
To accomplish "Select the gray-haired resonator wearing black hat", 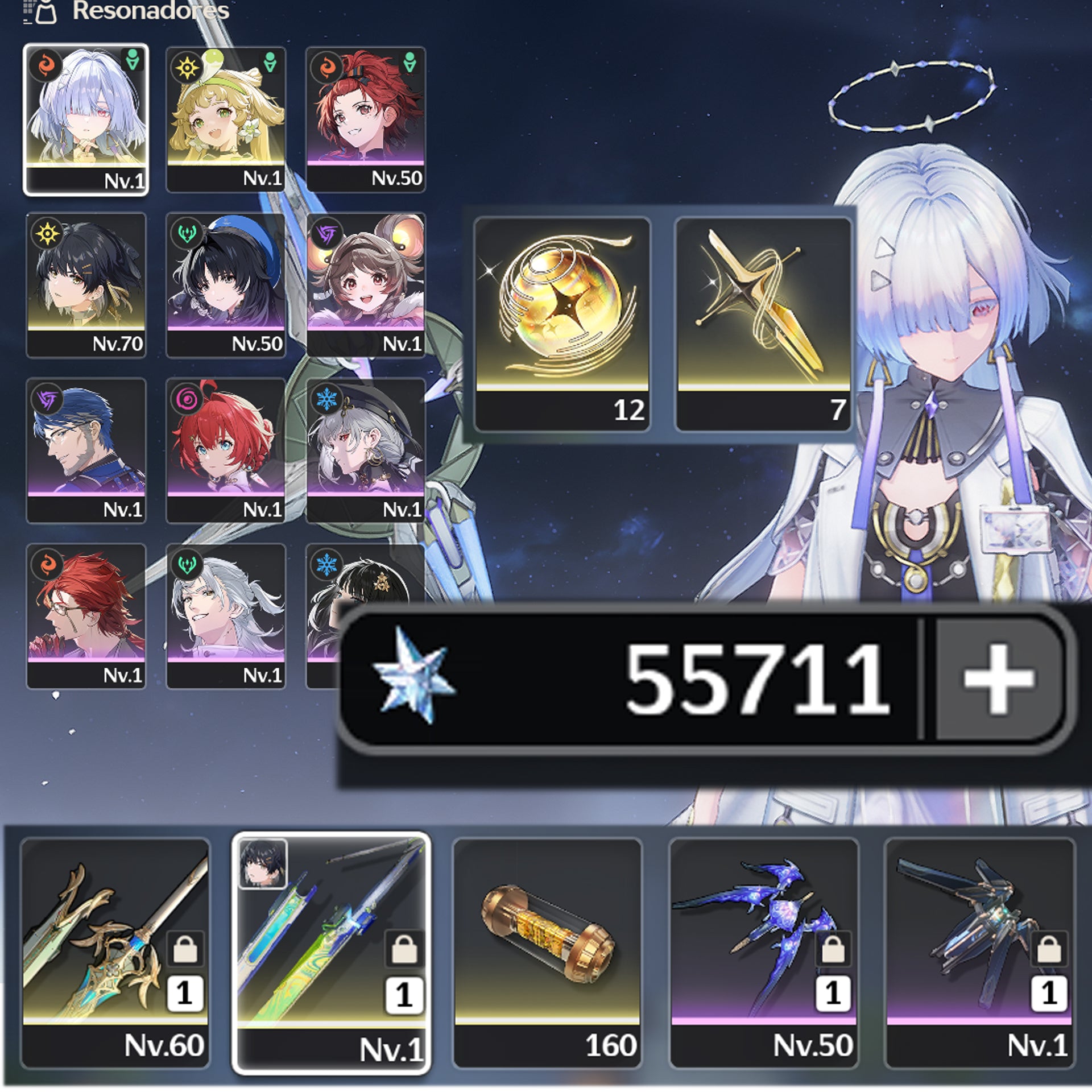I will (x=366, y=450).
